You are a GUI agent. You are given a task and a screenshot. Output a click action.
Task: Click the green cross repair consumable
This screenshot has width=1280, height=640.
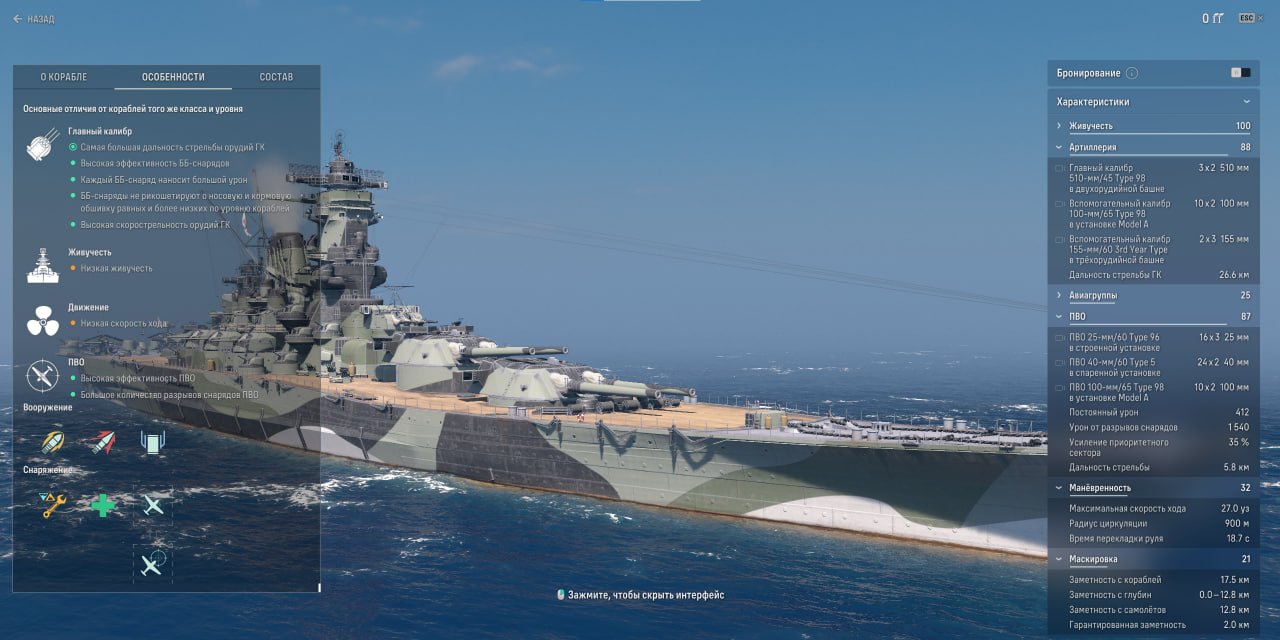103,505
